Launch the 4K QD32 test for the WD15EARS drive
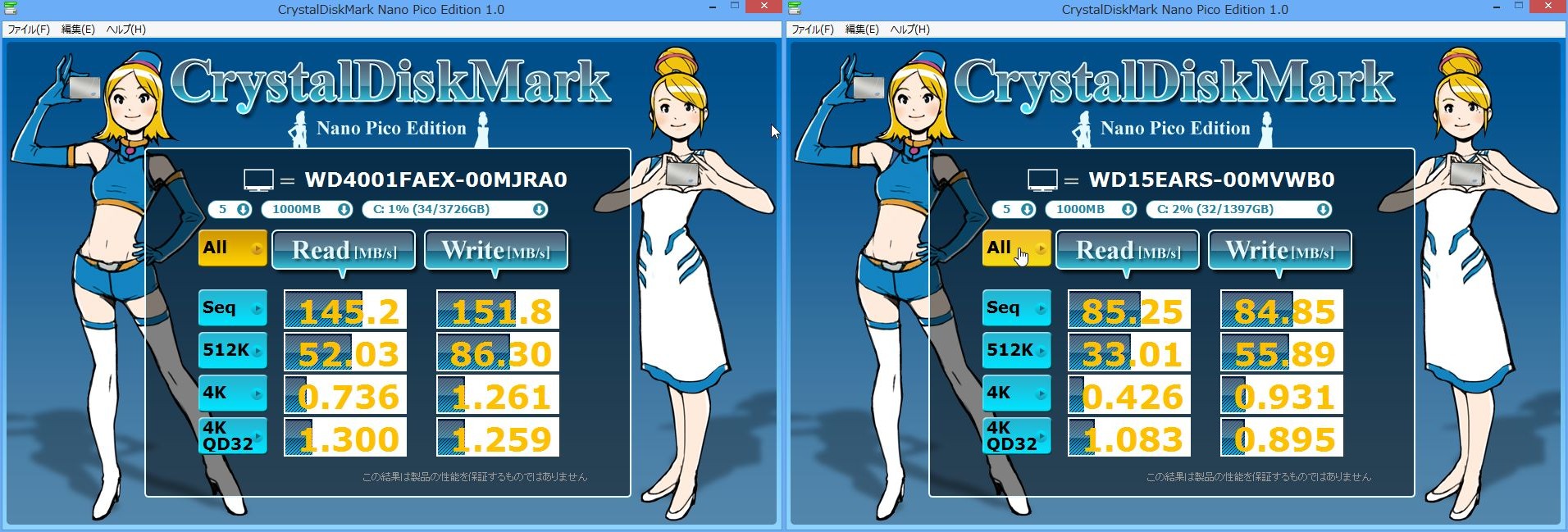This screenshot has height=532, width=1568. 1017,436
